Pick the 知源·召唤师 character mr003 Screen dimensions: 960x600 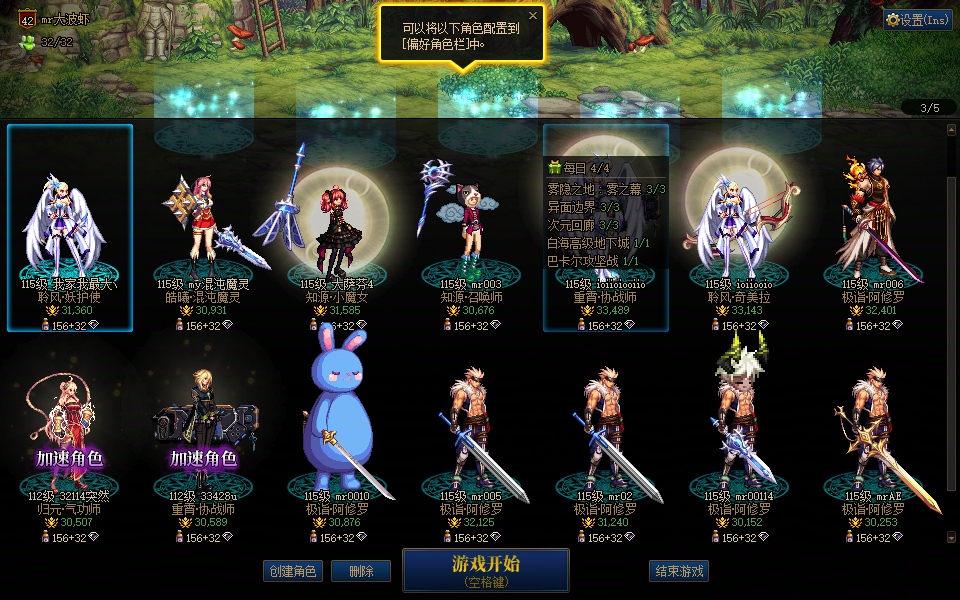click(470, 228)
